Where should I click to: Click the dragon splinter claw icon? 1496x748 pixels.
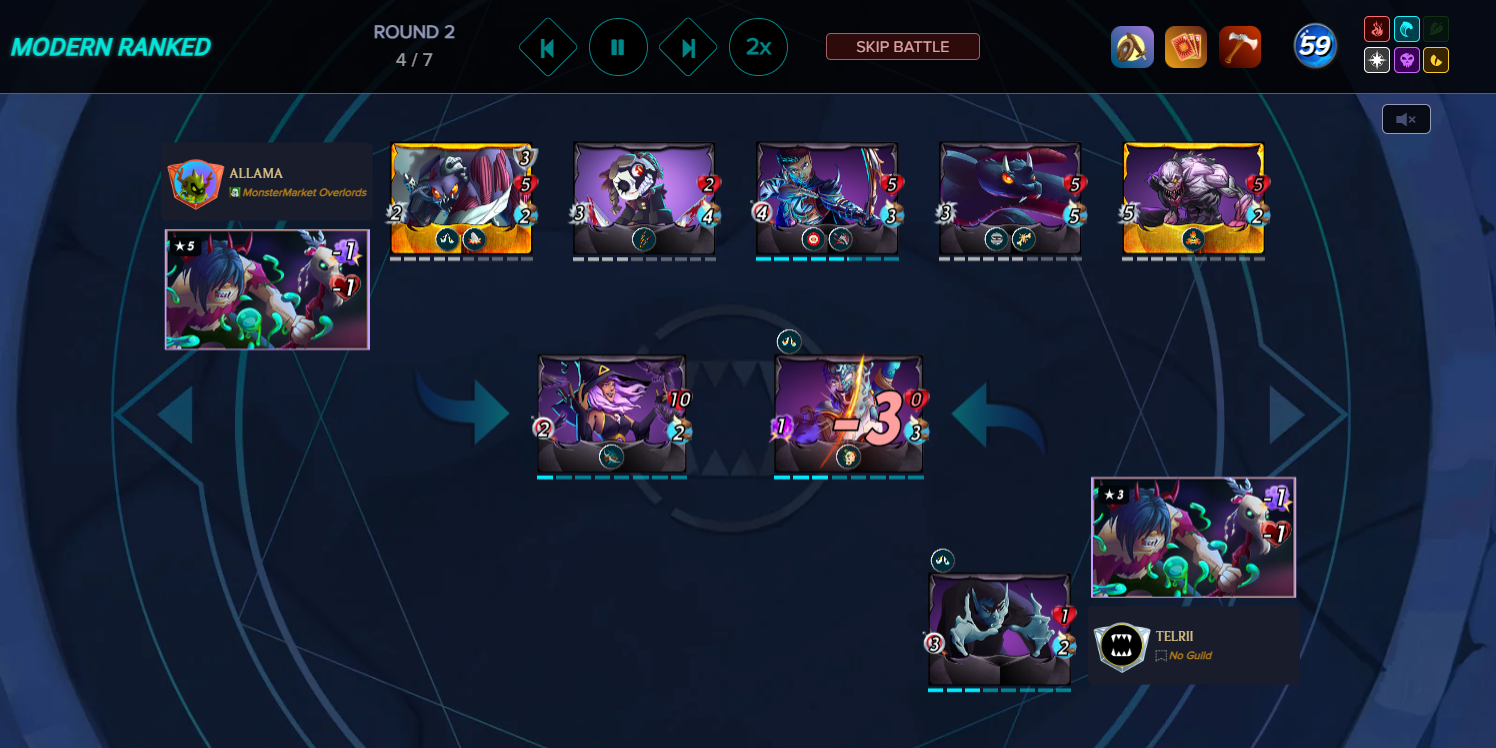[1436, 60]
